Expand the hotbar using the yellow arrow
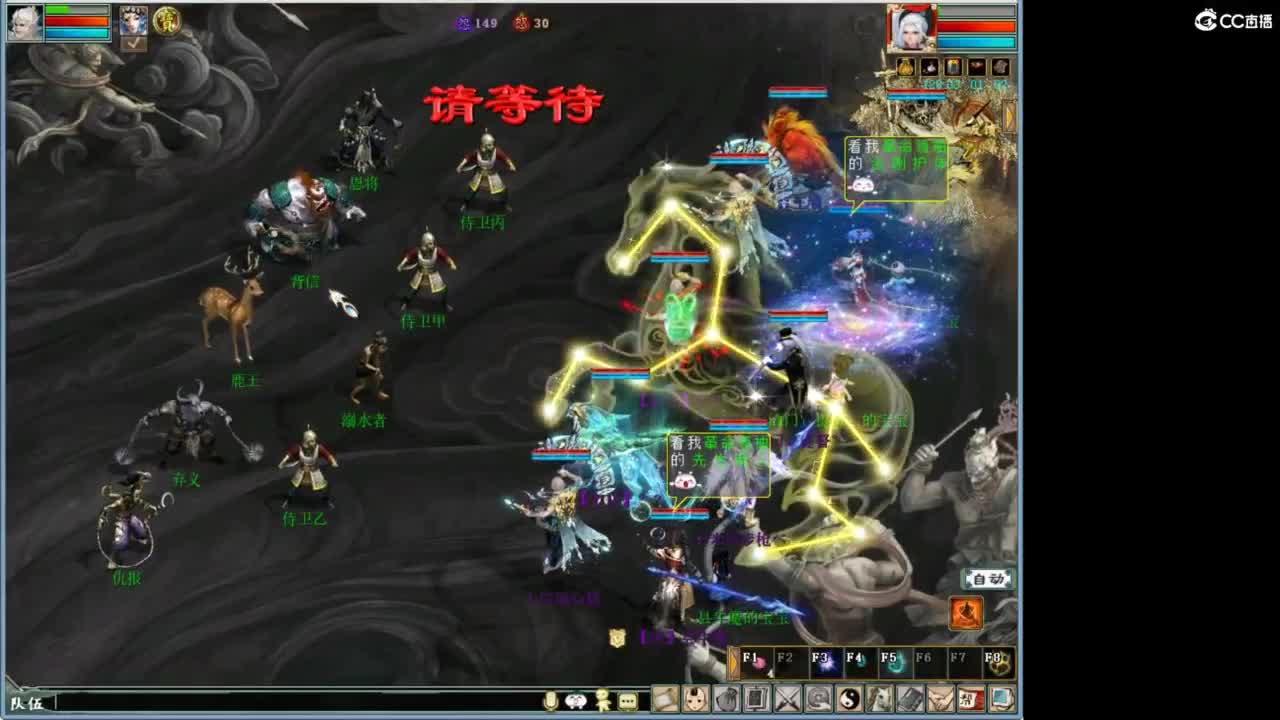 (734, 664)
